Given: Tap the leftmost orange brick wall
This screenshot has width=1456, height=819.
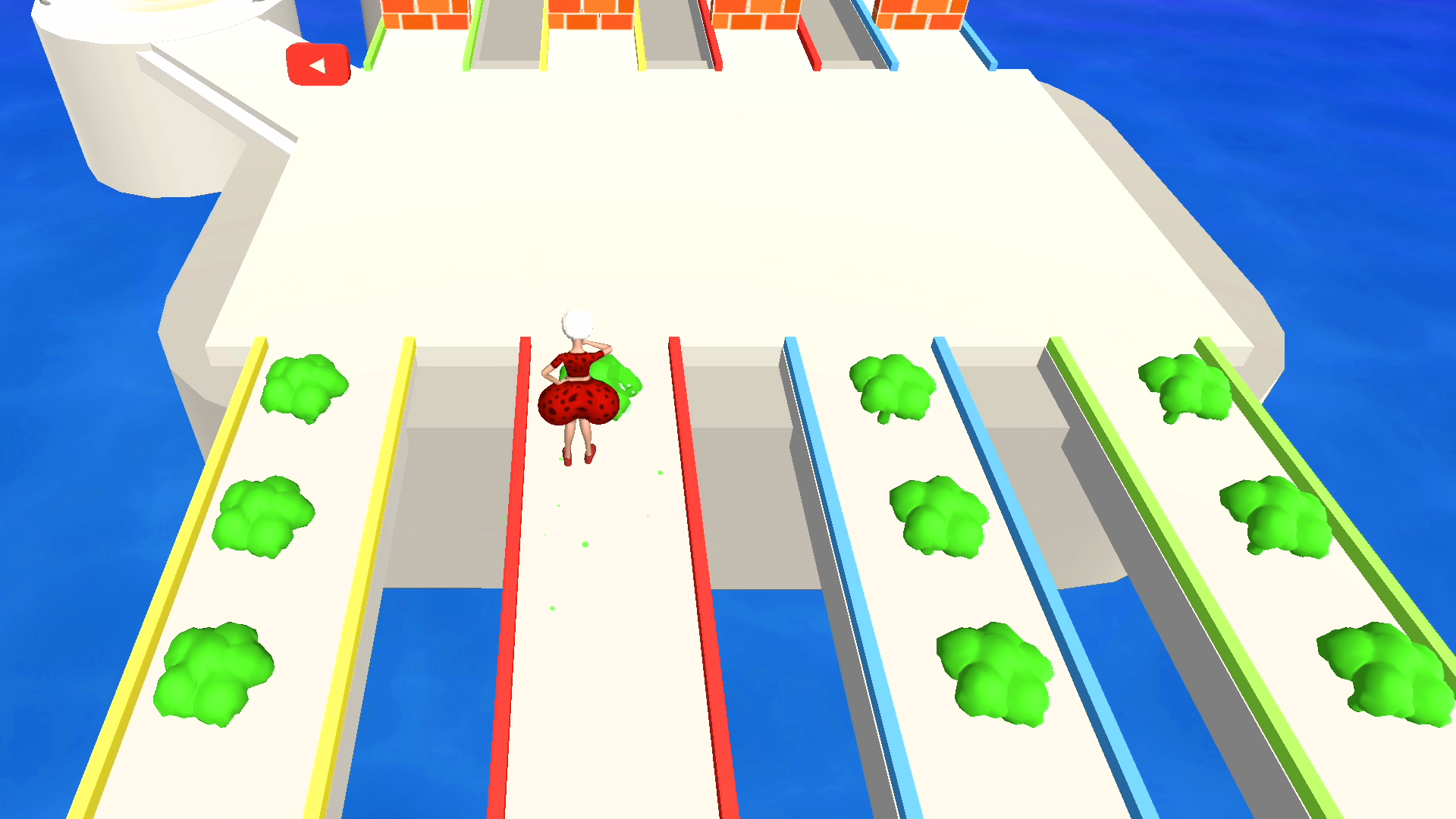Looking at the screenshot, I should [425, 15].
